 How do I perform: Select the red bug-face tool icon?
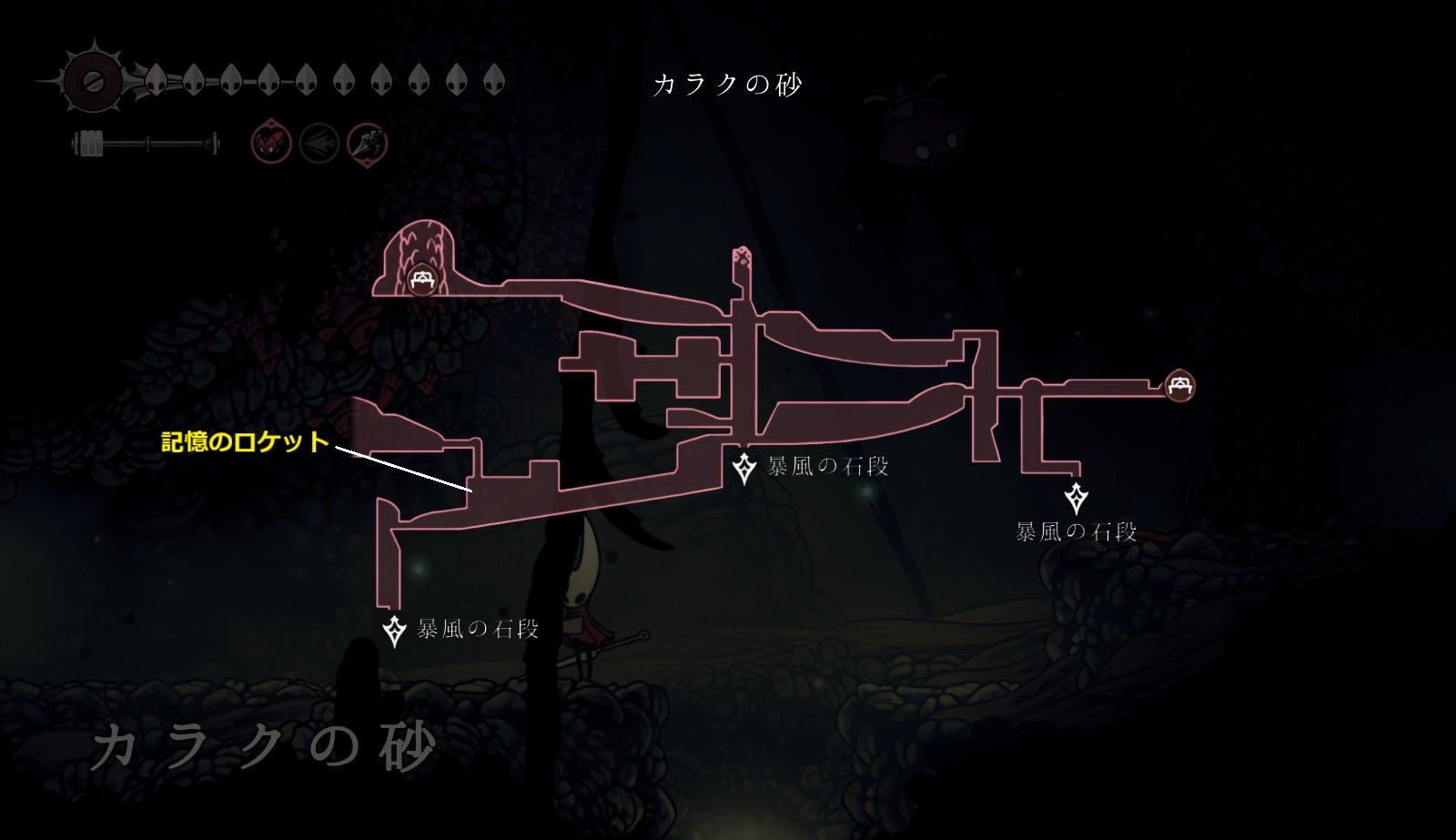coord(271,144)
